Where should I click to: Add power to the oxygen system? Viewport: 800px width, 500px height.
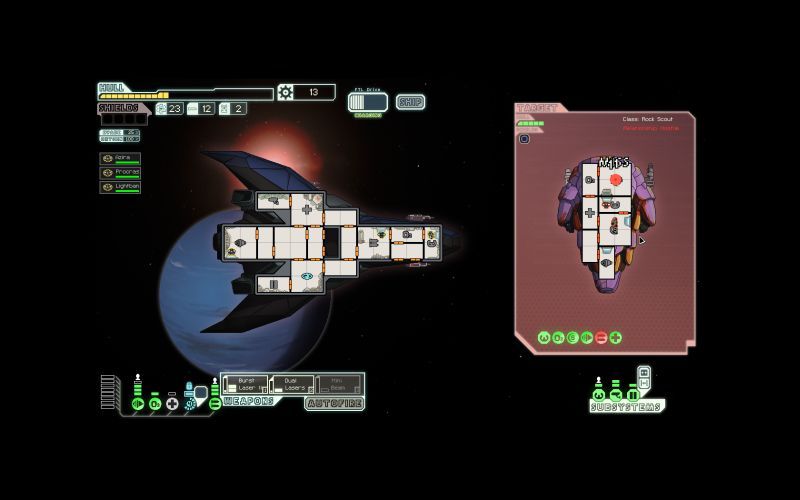[155, 403]
